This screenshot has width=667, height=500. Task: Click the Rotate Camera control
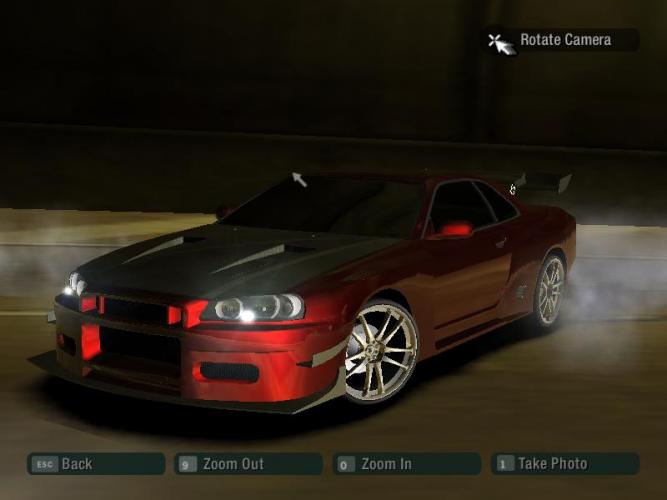click(563, 40)
